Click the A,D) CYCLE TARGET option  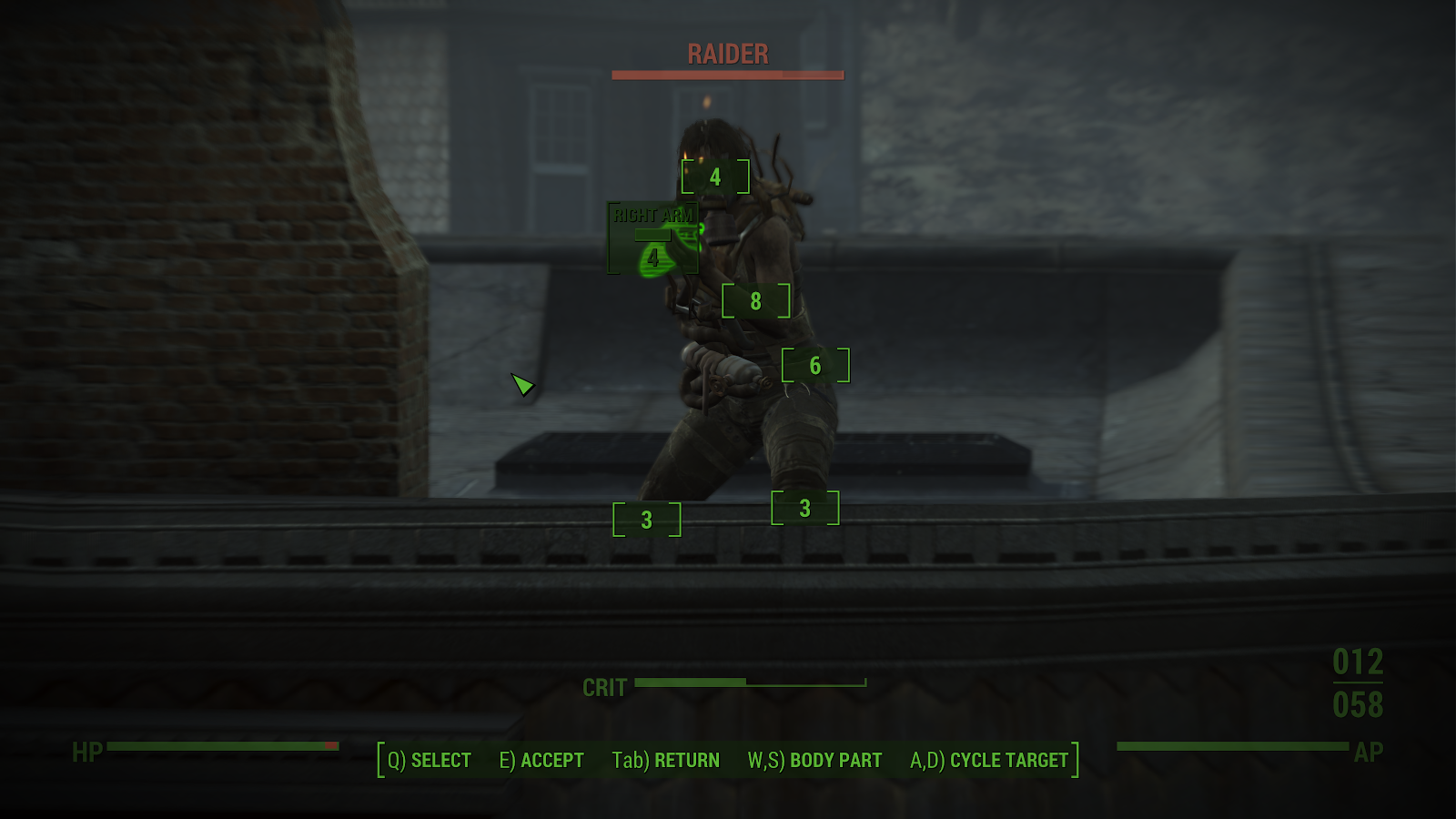(x=990, y=759)
